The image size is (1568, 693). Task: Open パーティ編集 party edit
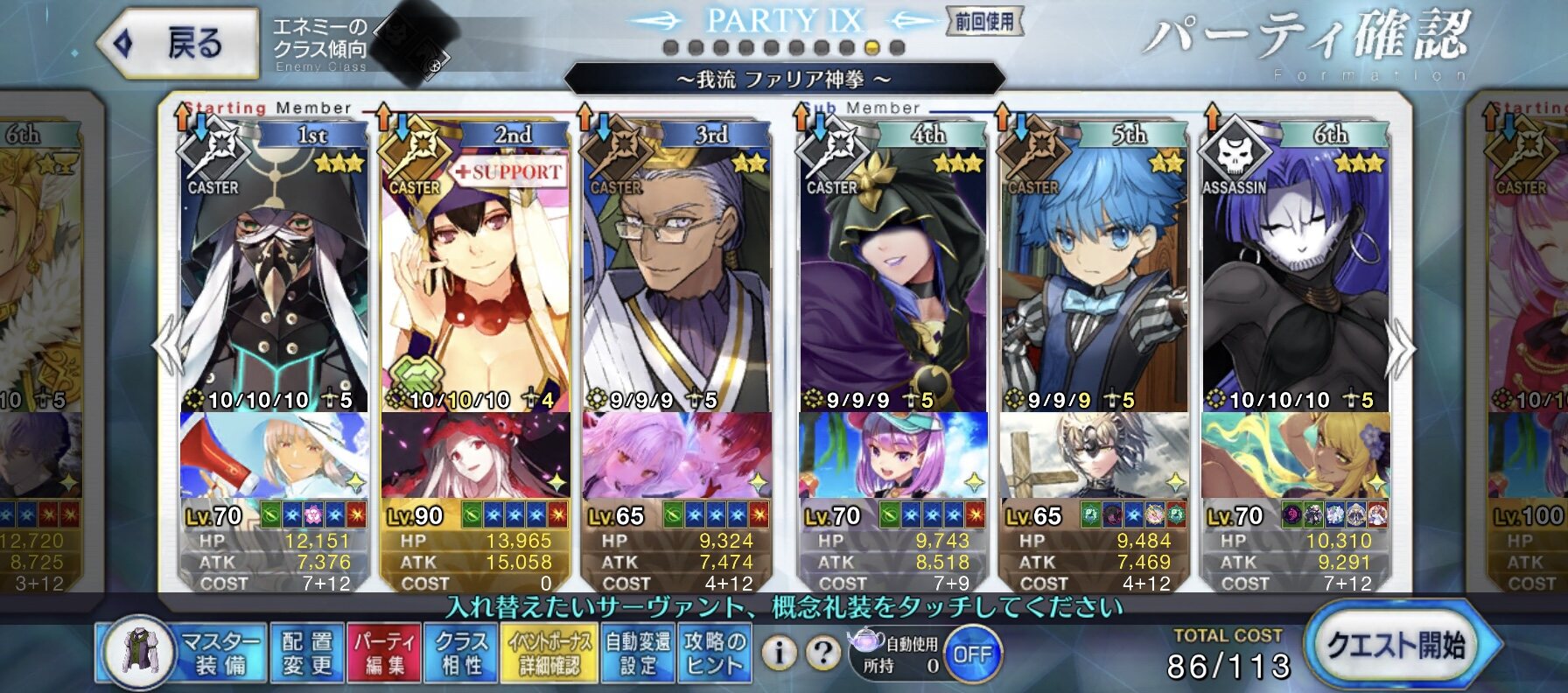point(384,654)
